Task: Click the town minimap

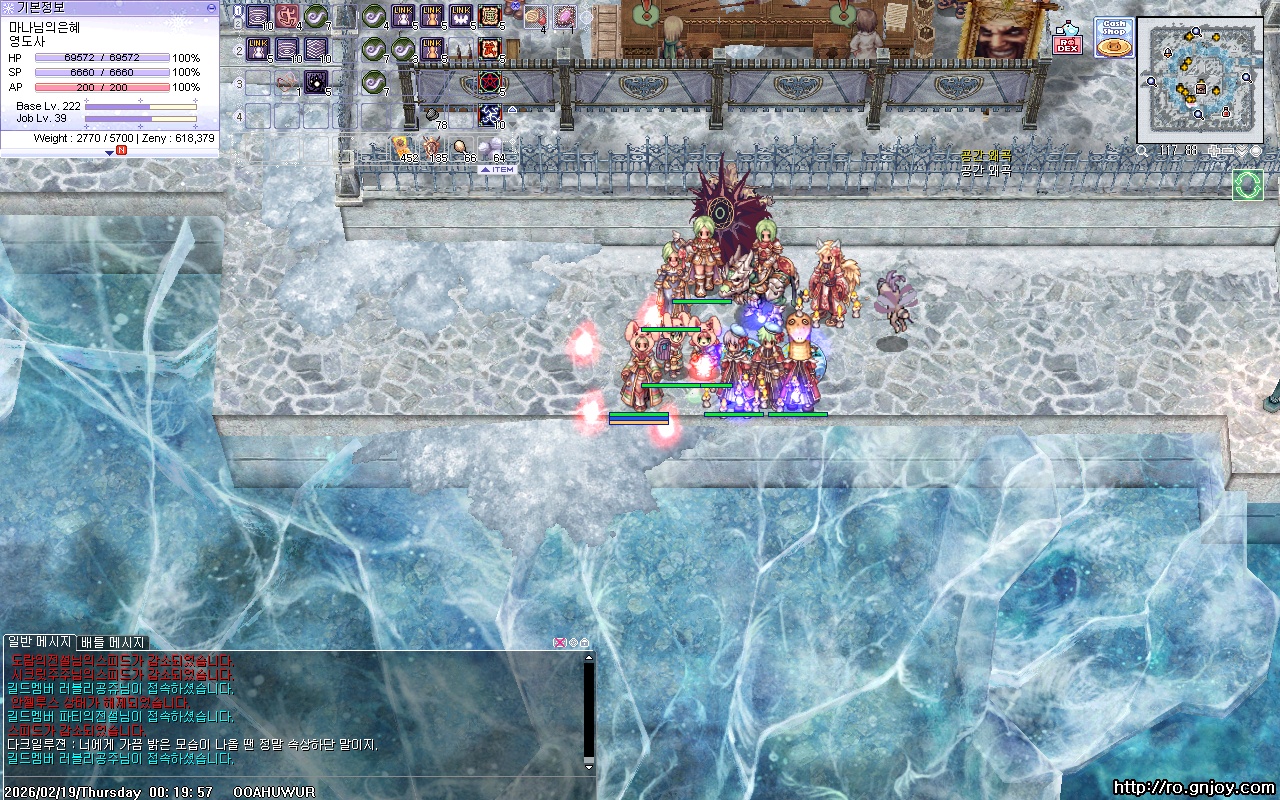Action: coord(1199,79)
